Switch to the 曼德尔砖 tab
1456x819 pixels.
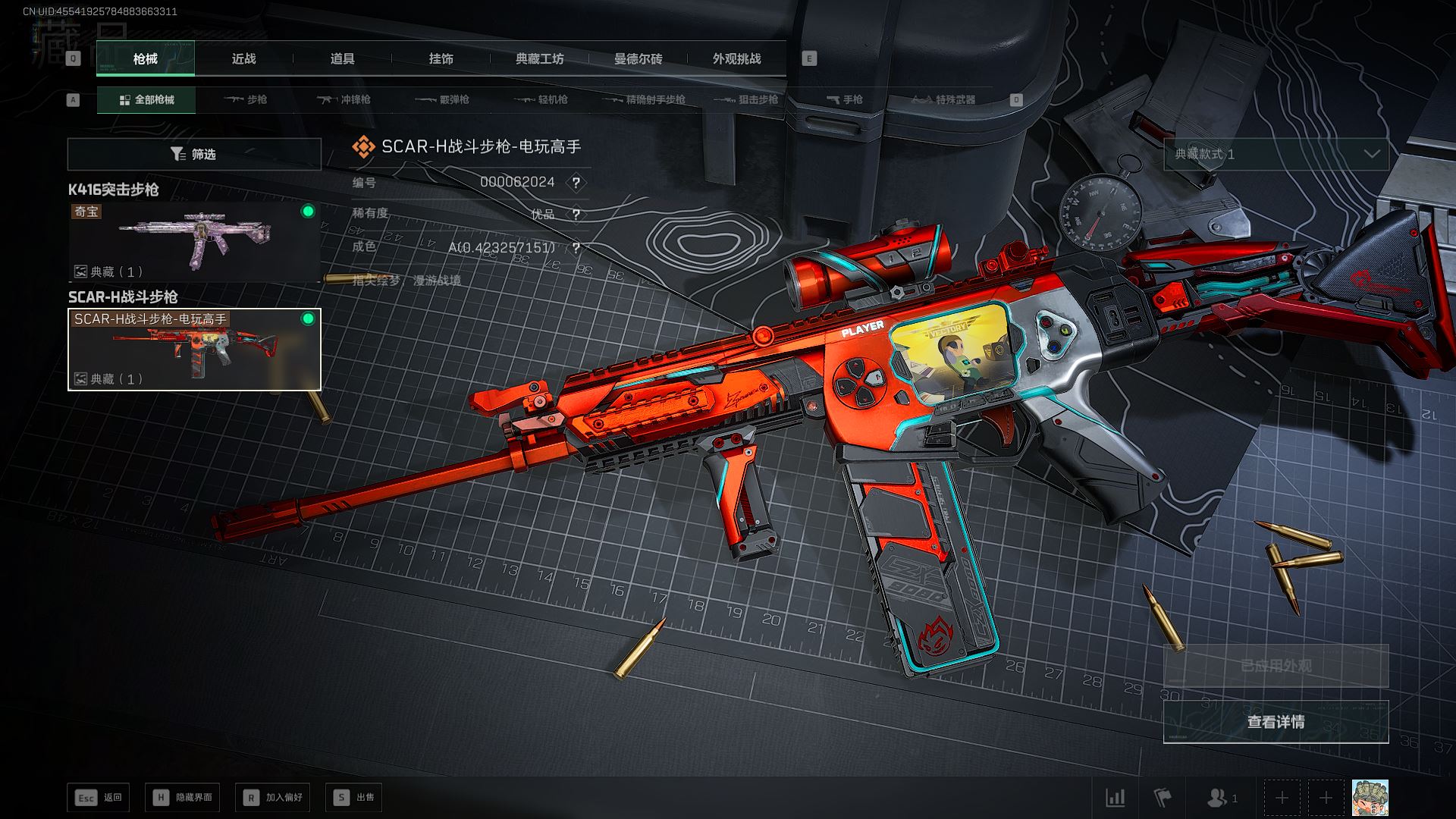point(638,59)
